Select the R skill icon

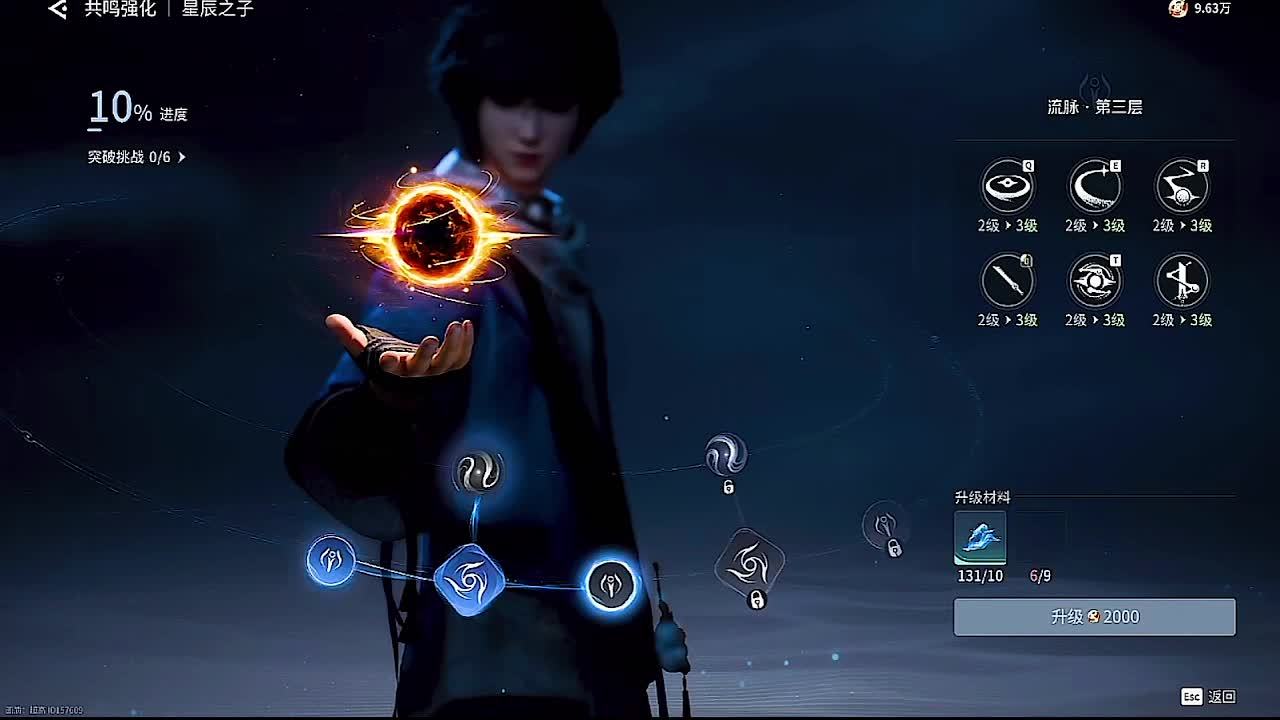pos(1181,186)
